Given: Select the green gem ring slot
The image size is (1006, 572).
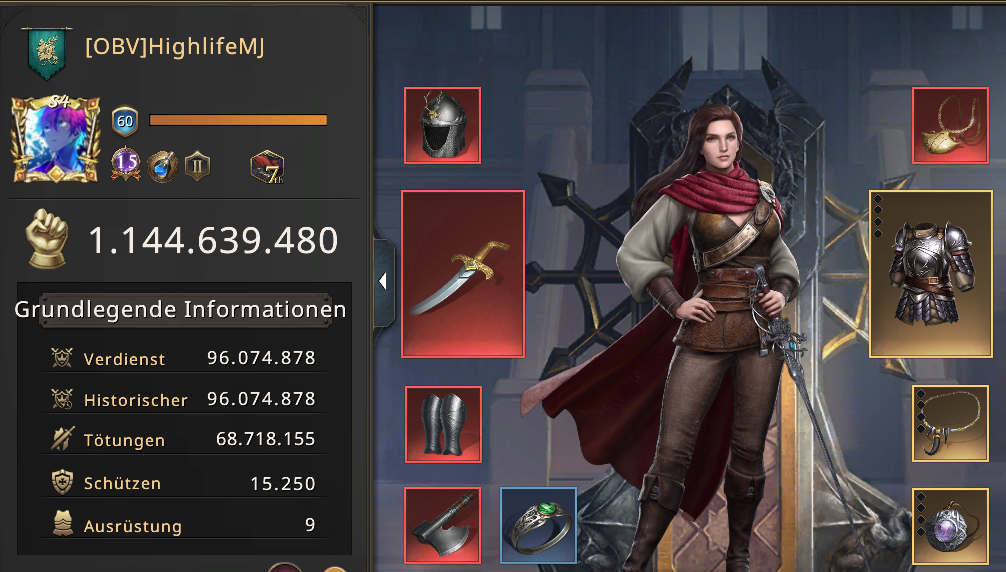Looking at the screenshot, I should click(x=538, y=524).
